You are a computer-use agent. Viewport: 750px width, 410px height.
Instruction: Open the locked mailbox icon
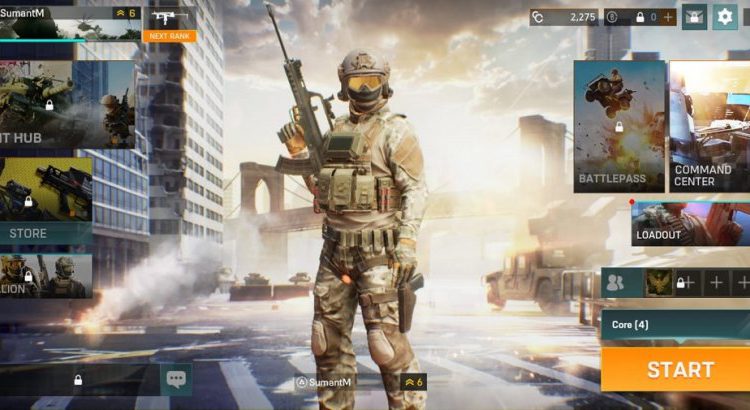694,17
